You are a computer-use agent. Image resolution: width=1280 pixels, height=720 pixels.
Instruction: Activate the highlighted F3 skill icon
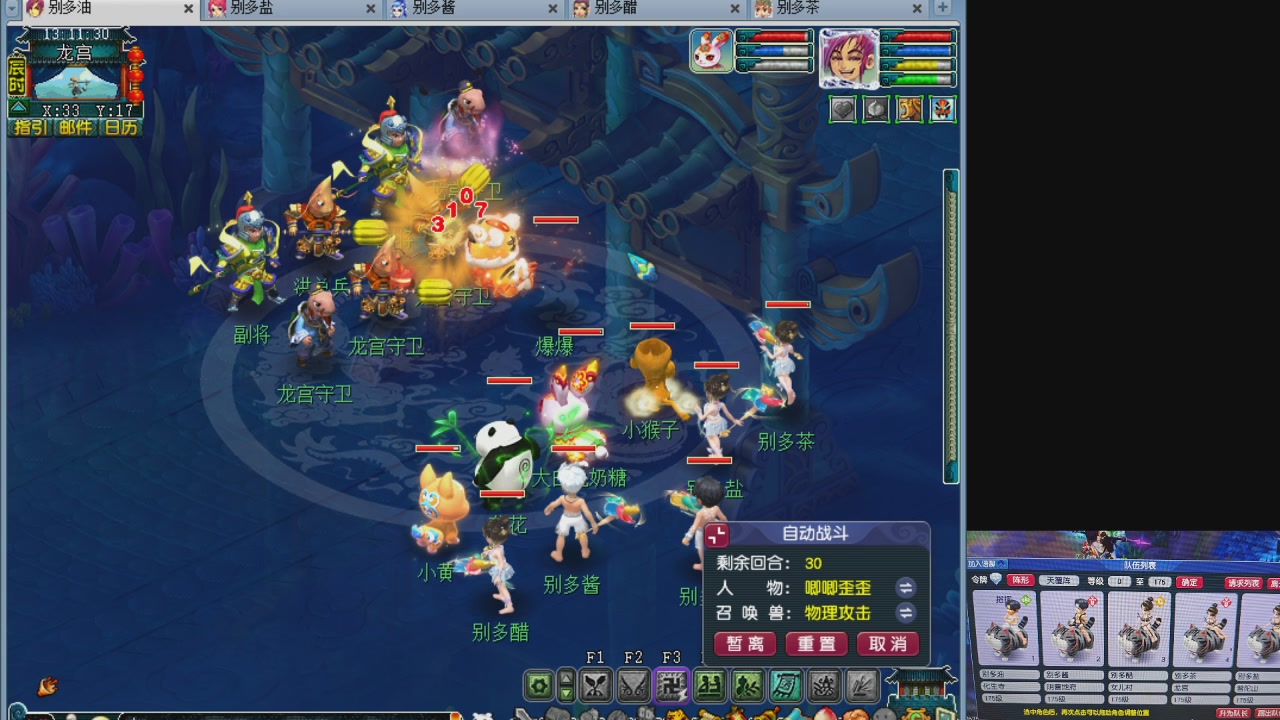point(672,683)
